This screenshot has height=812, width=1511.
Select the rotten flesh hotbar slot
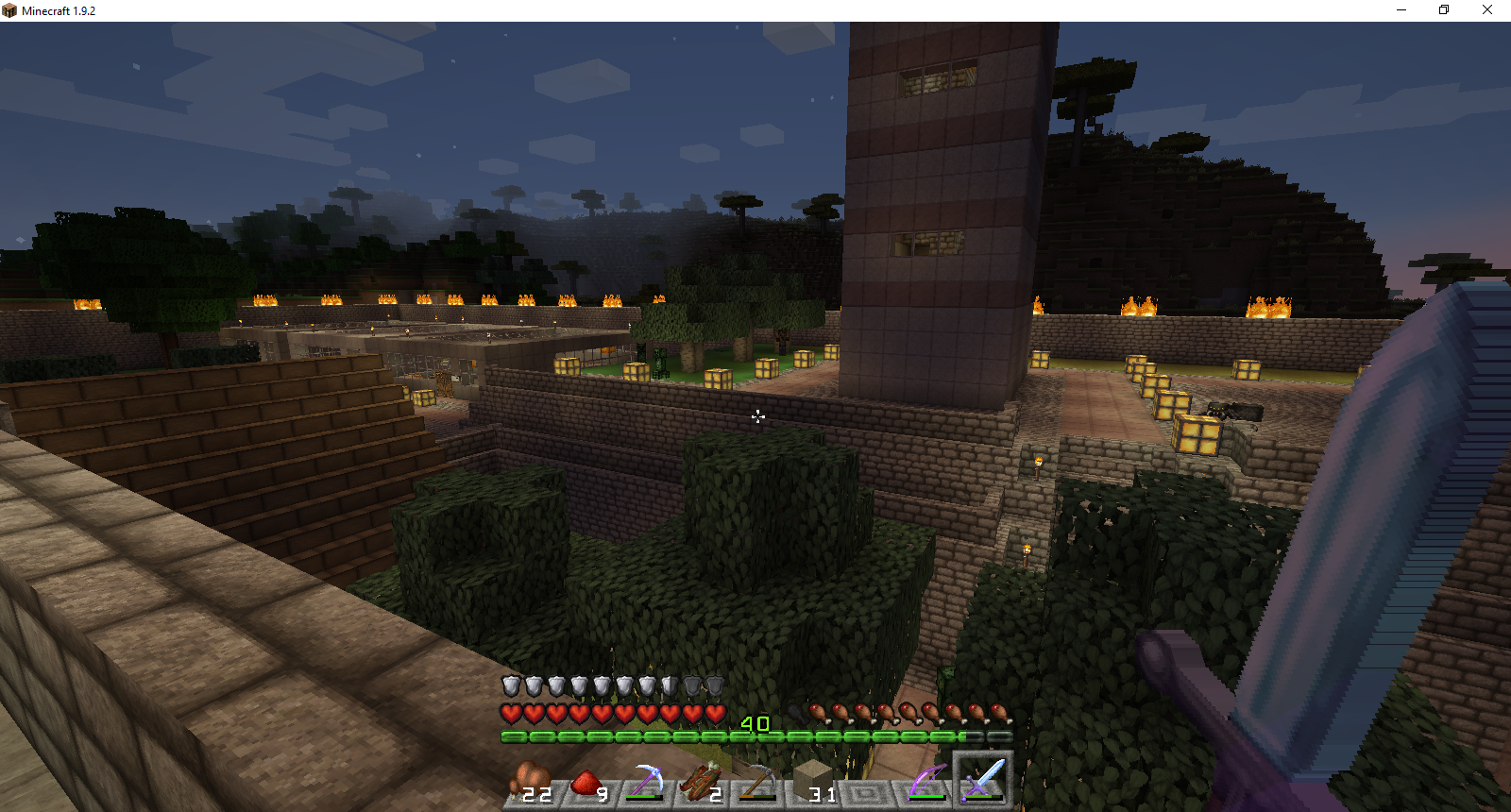tap(701, 783)
